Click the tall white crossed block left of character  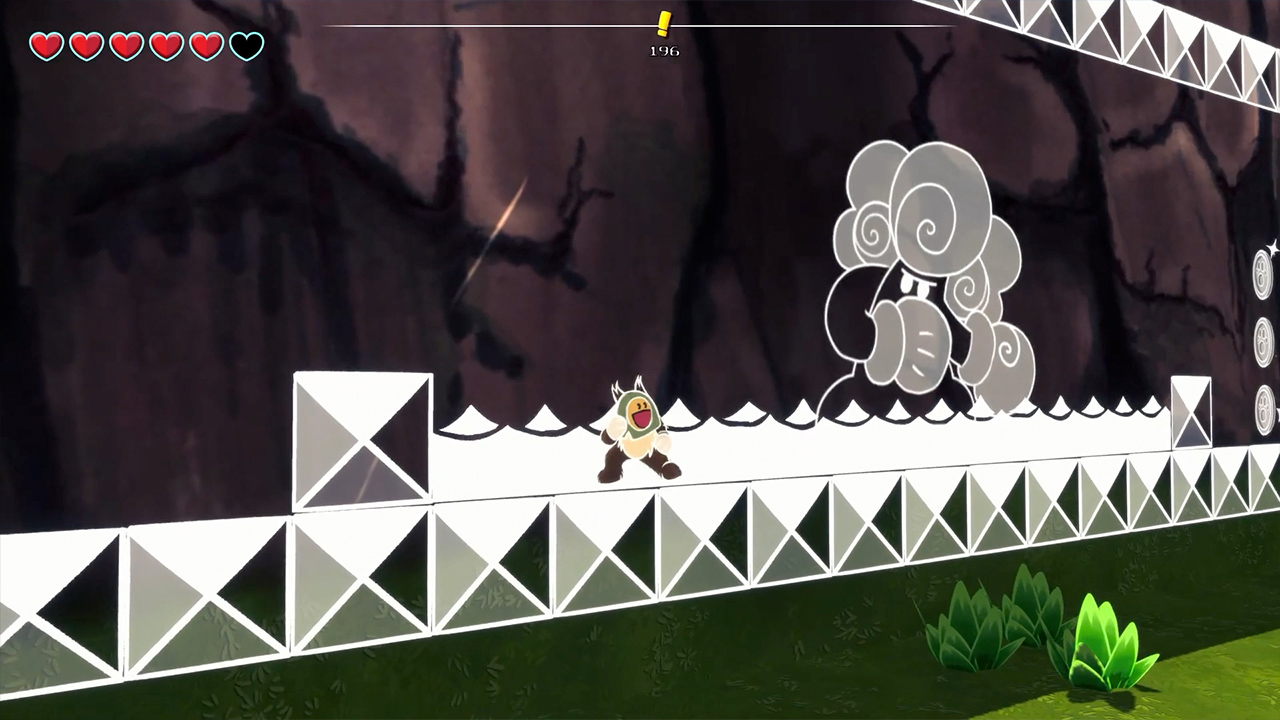(362, 440)
